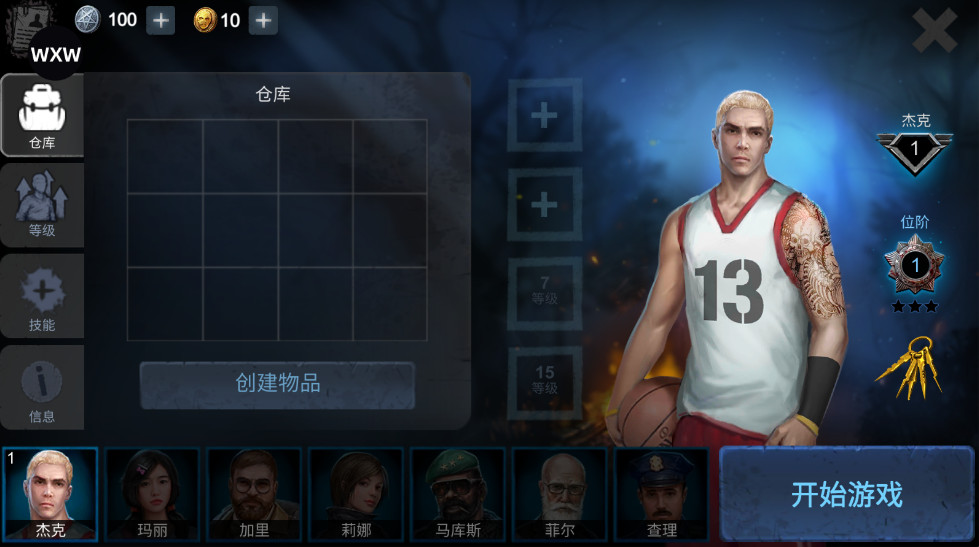979x547 pixels.
Task: Add more gold skull coins with plus button
Action: pyautogui.click(x=263, y=20)
